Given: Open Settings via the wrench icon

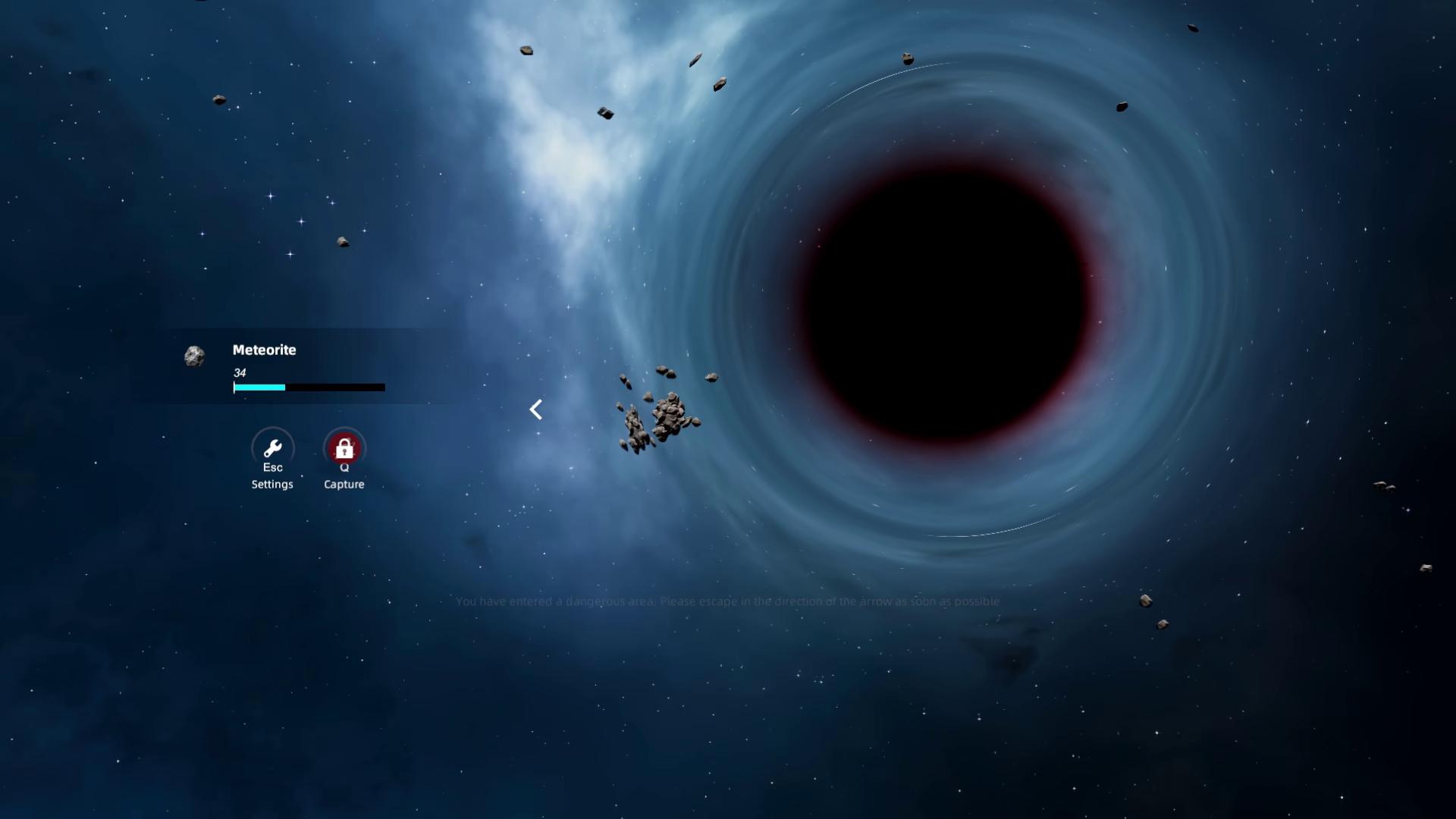Looking at the screenshot, I should [x=272, y=448].
